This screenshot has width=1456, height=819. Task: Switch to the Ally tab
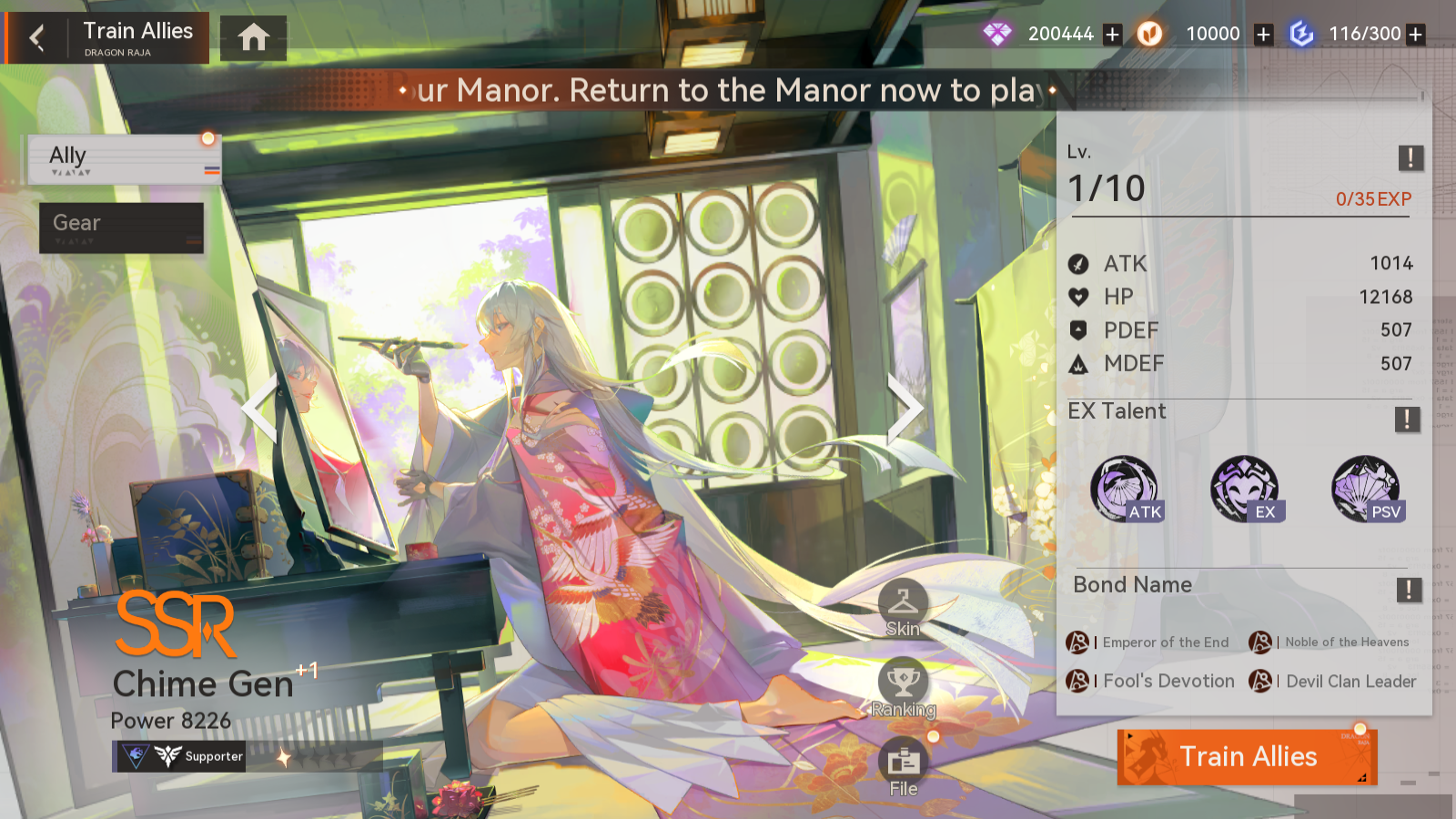[x=124, y=159]
